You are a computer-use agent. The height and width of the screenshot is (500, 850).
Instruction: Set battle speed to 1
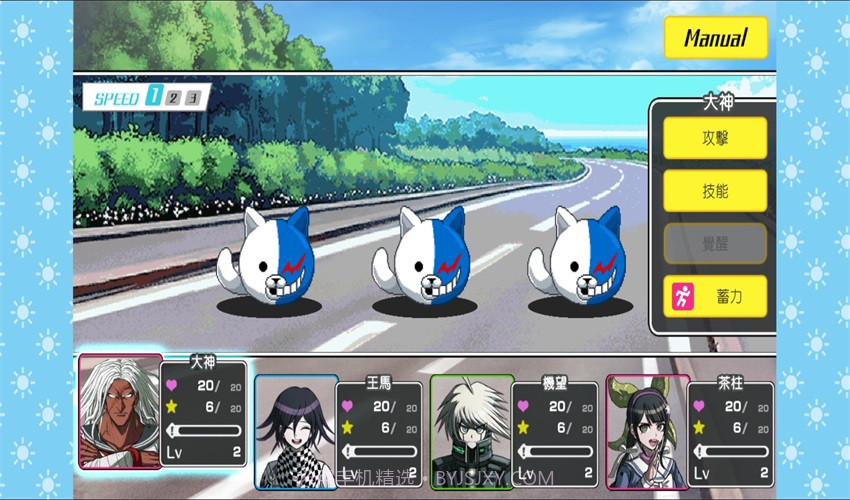[154, 97]
